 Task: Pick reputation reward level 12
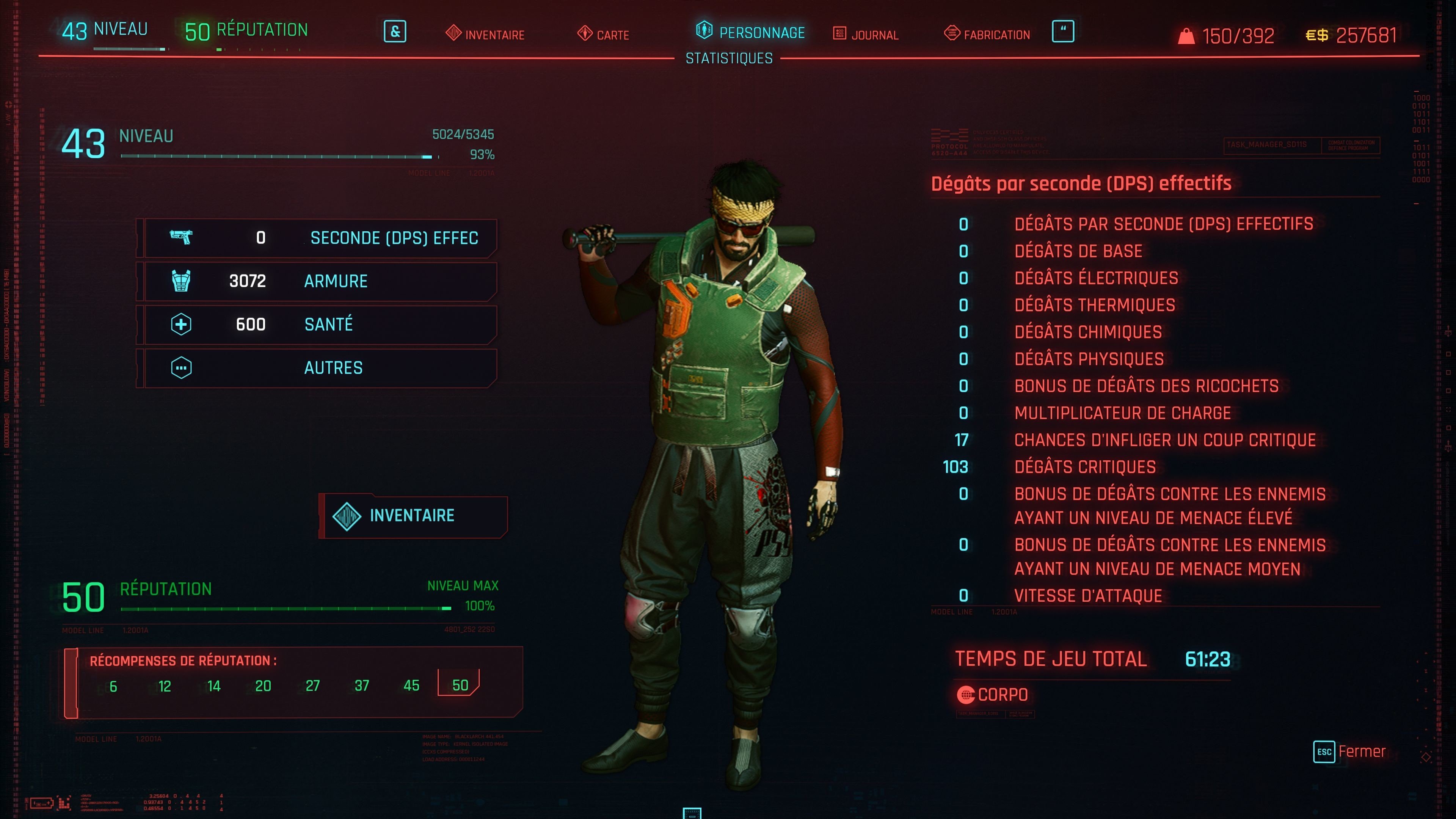(165, 686)
